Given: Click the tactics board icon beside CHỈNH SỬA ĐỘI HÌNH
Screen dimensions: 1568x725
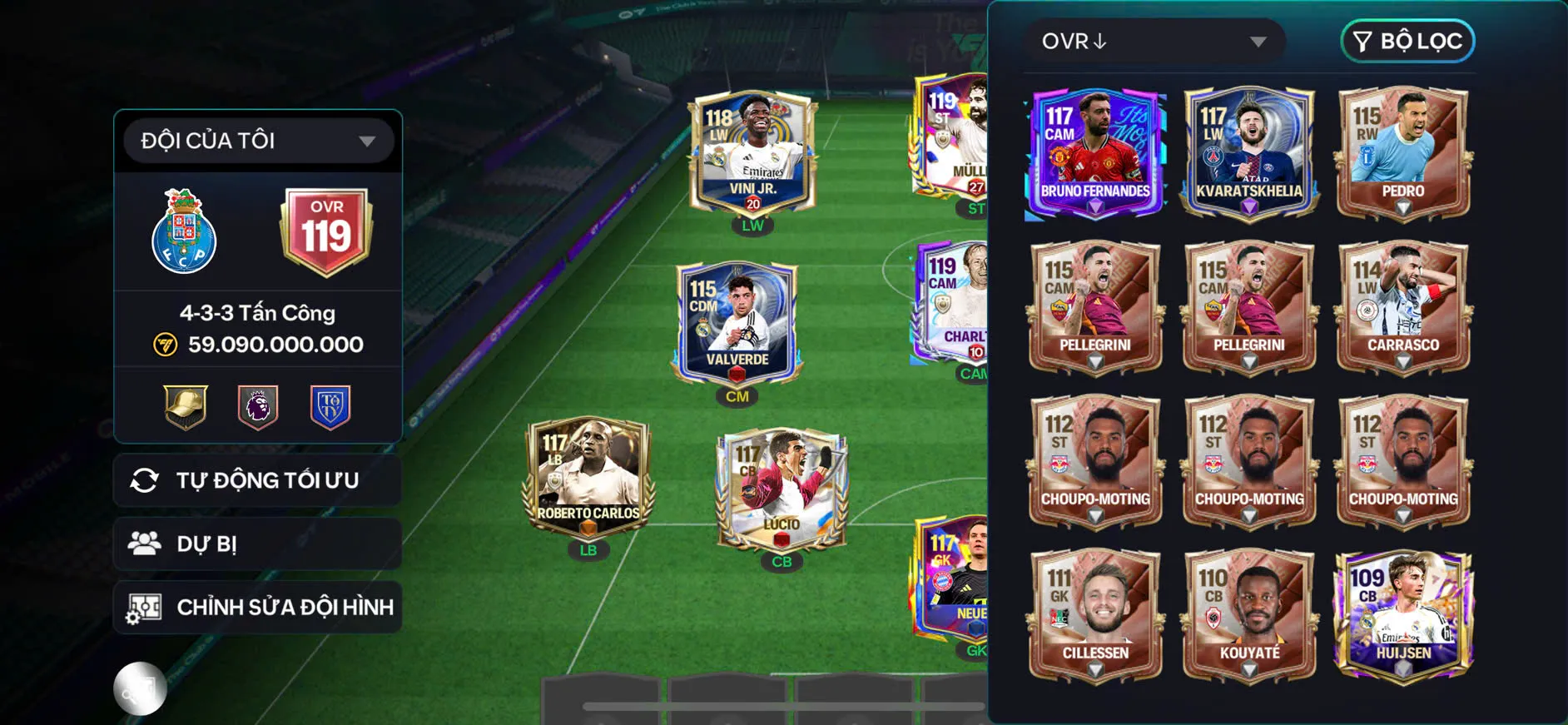Looking at the screenshot, I should click(x=147, y=607).
